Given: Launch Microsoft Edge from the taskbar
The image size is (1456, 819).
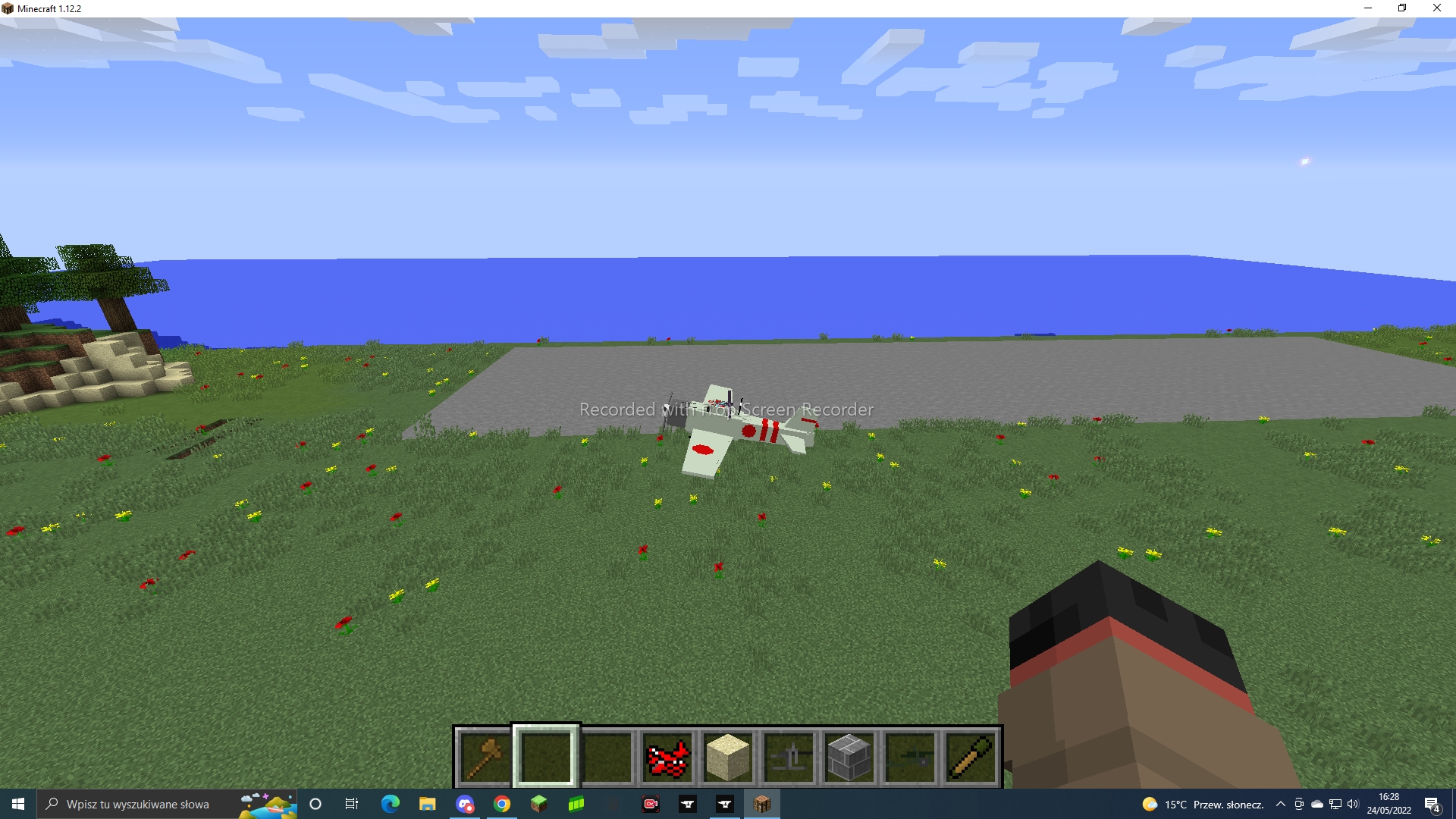Looking at the screenshot, I should coord(391,804).
